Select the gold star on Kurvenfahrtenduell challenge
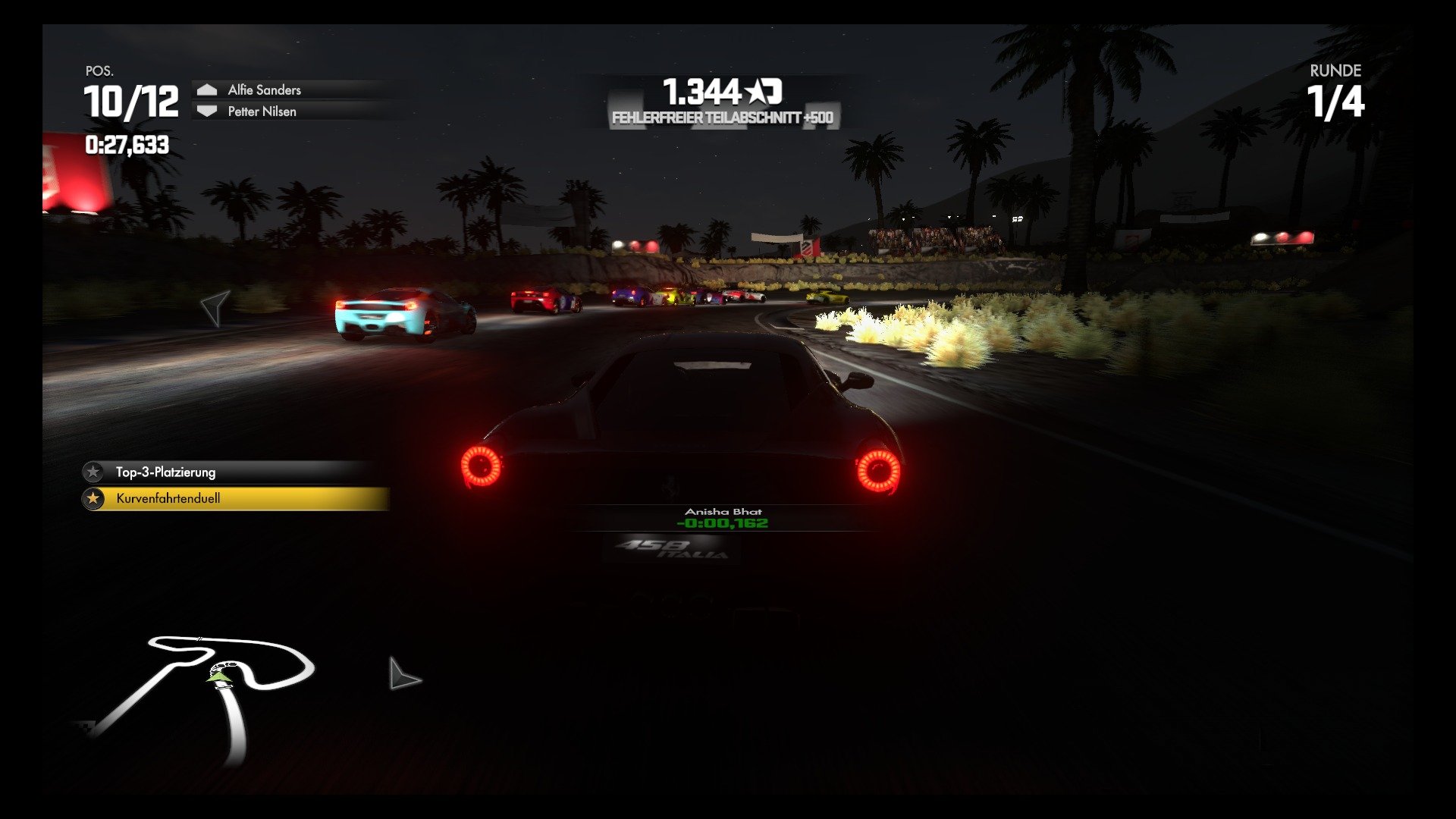This screenshot has width=1456, height=819. (94, 499)
